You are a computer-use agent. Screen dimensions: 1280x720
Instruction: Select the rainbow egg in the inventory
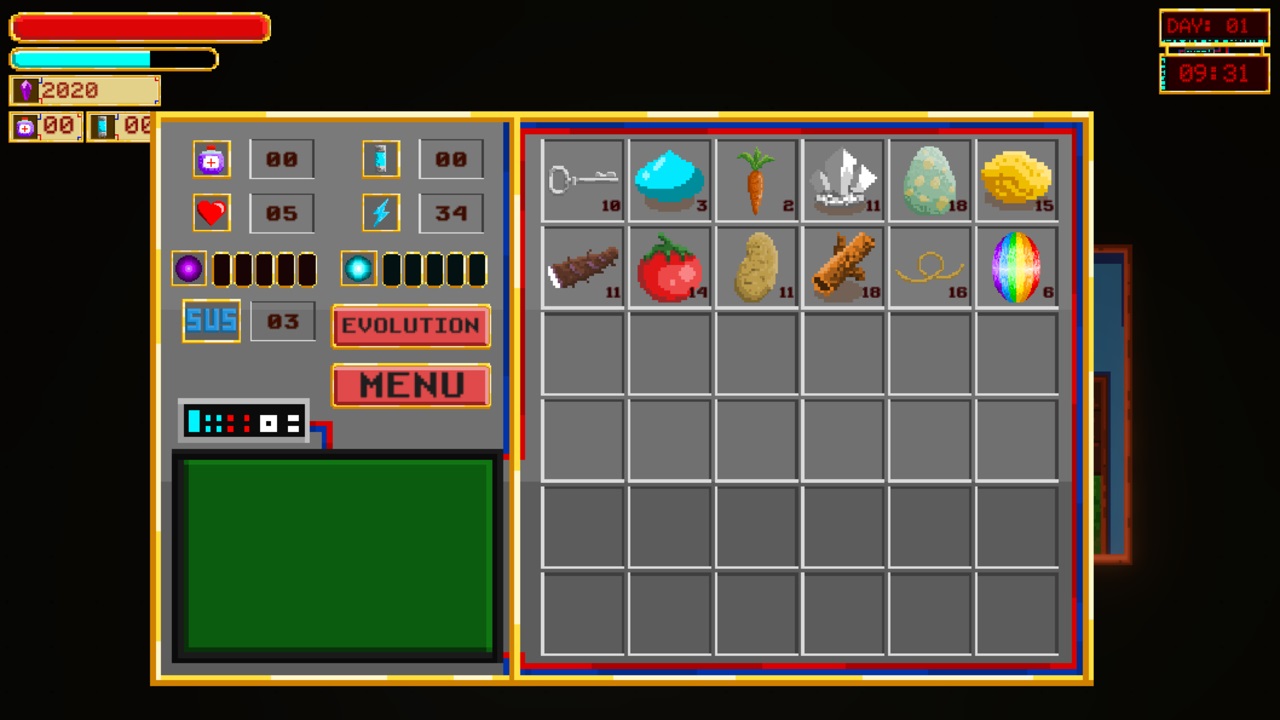coord(1016,265)
